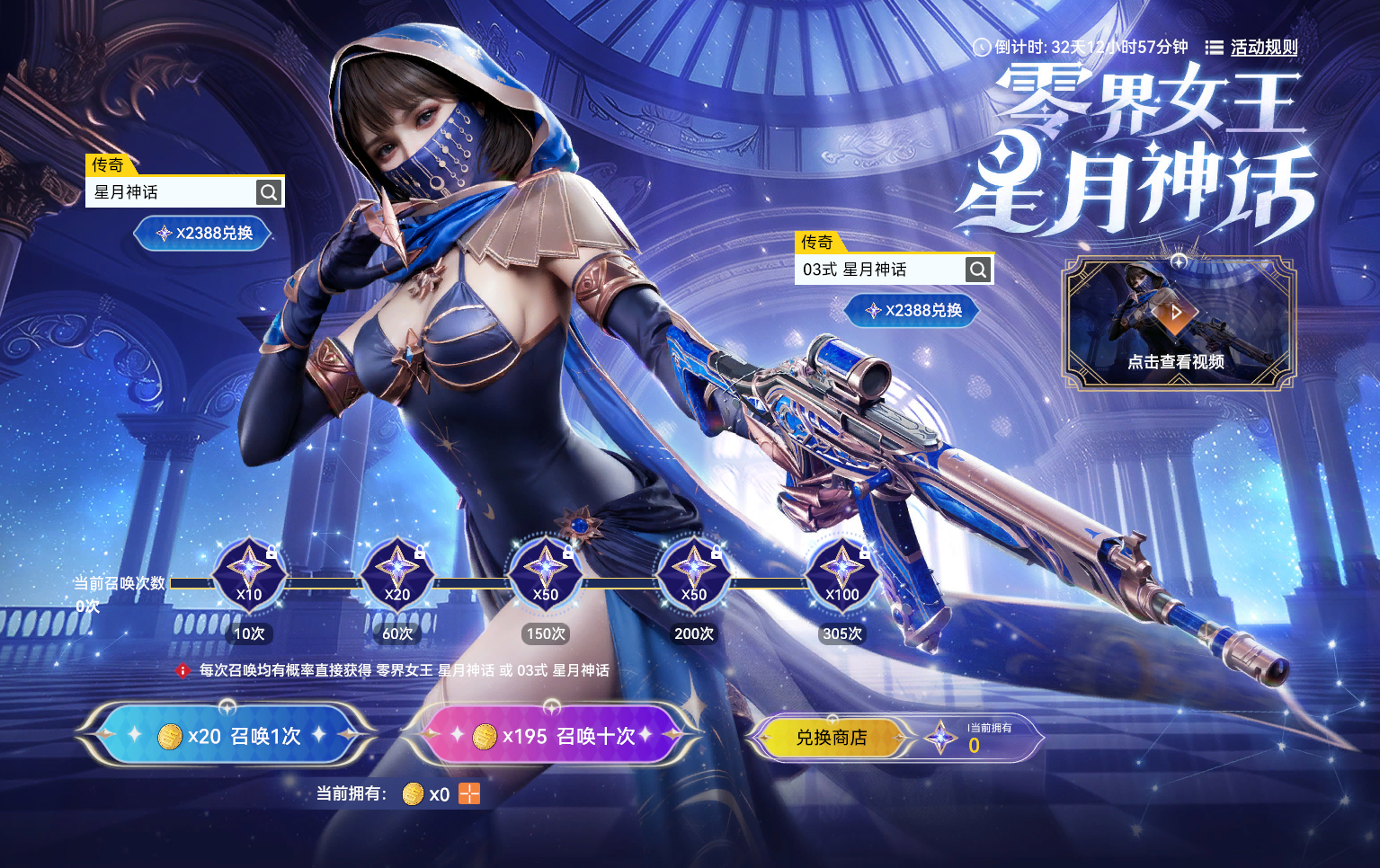Redeem 星月神话 outfit for x2388
Viewport: 1380px width, 868px height.
coord(203,233)
